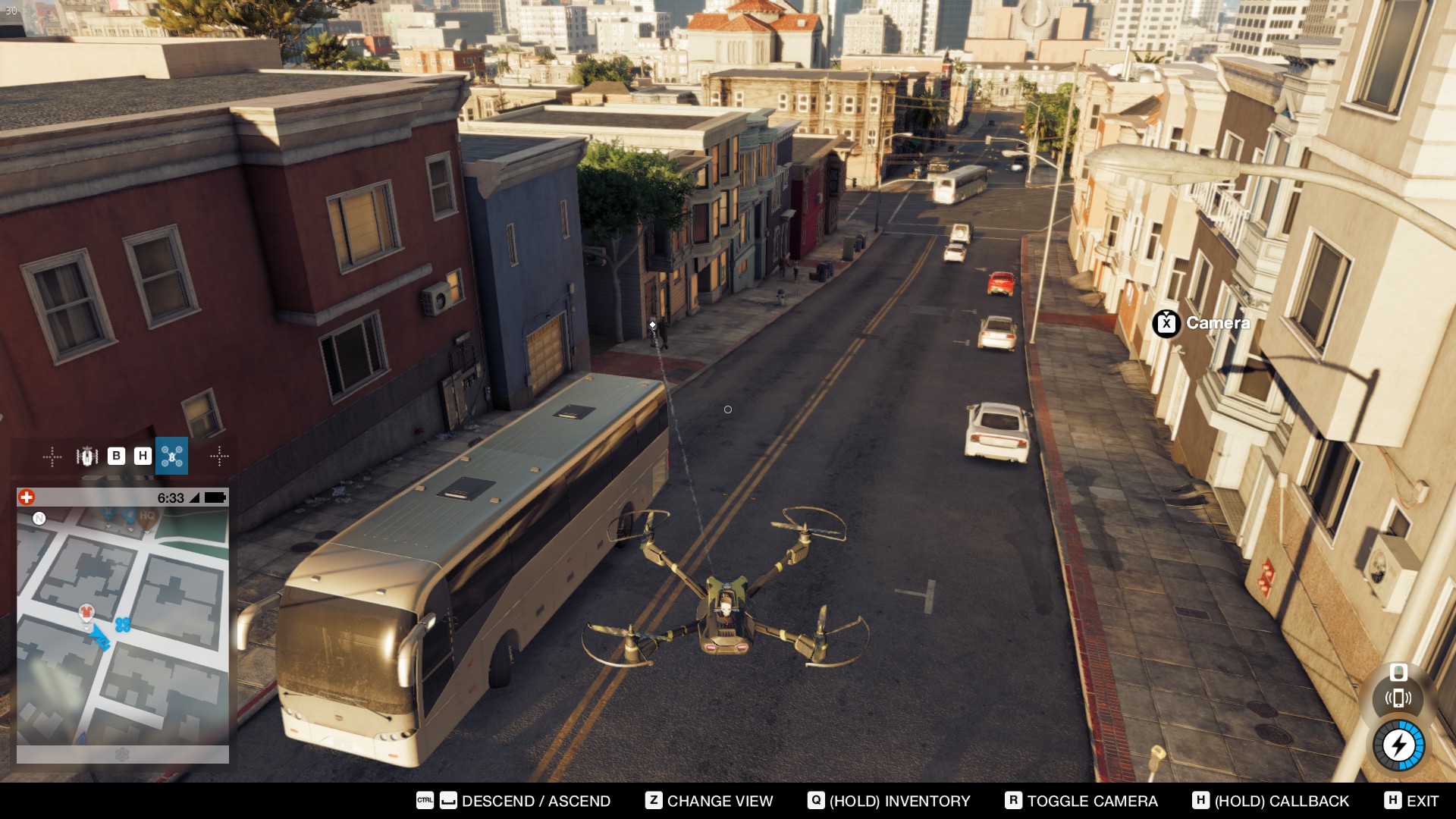Click the Toggle Camera option

[1081, 801]
